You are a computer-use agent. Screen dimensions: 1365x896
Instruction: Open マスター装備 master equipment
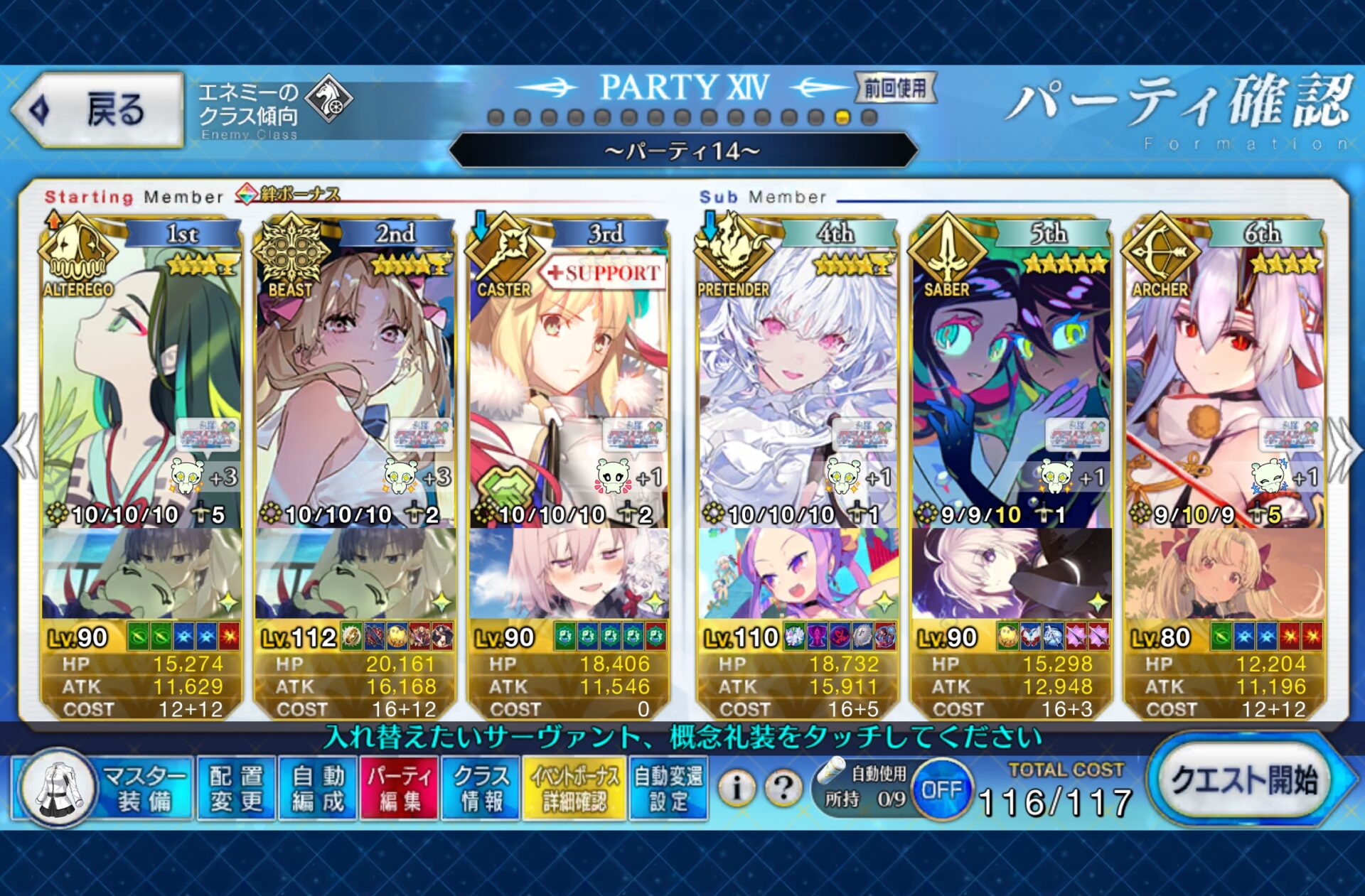point(104,789)
